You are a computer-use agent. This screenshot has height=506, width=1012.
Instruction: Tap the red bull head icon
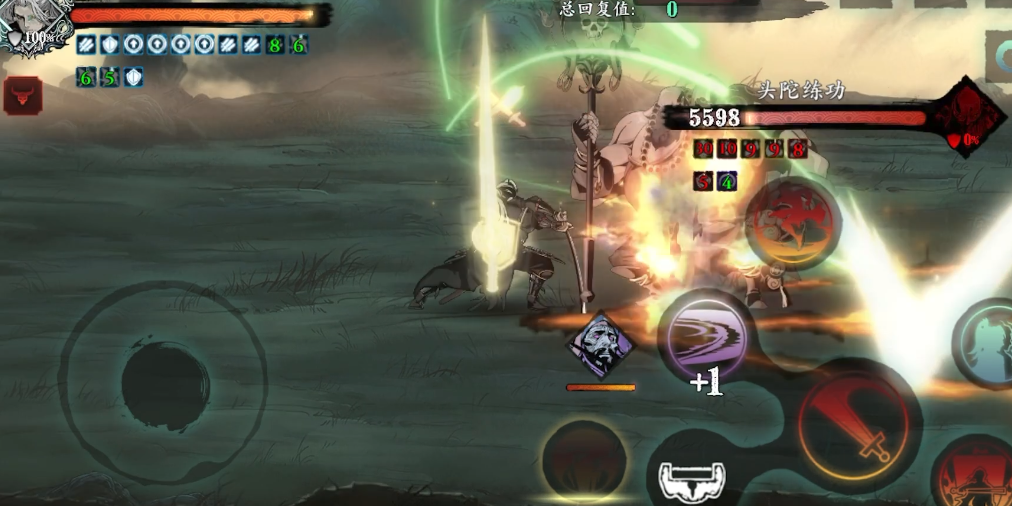click(23, 94)
